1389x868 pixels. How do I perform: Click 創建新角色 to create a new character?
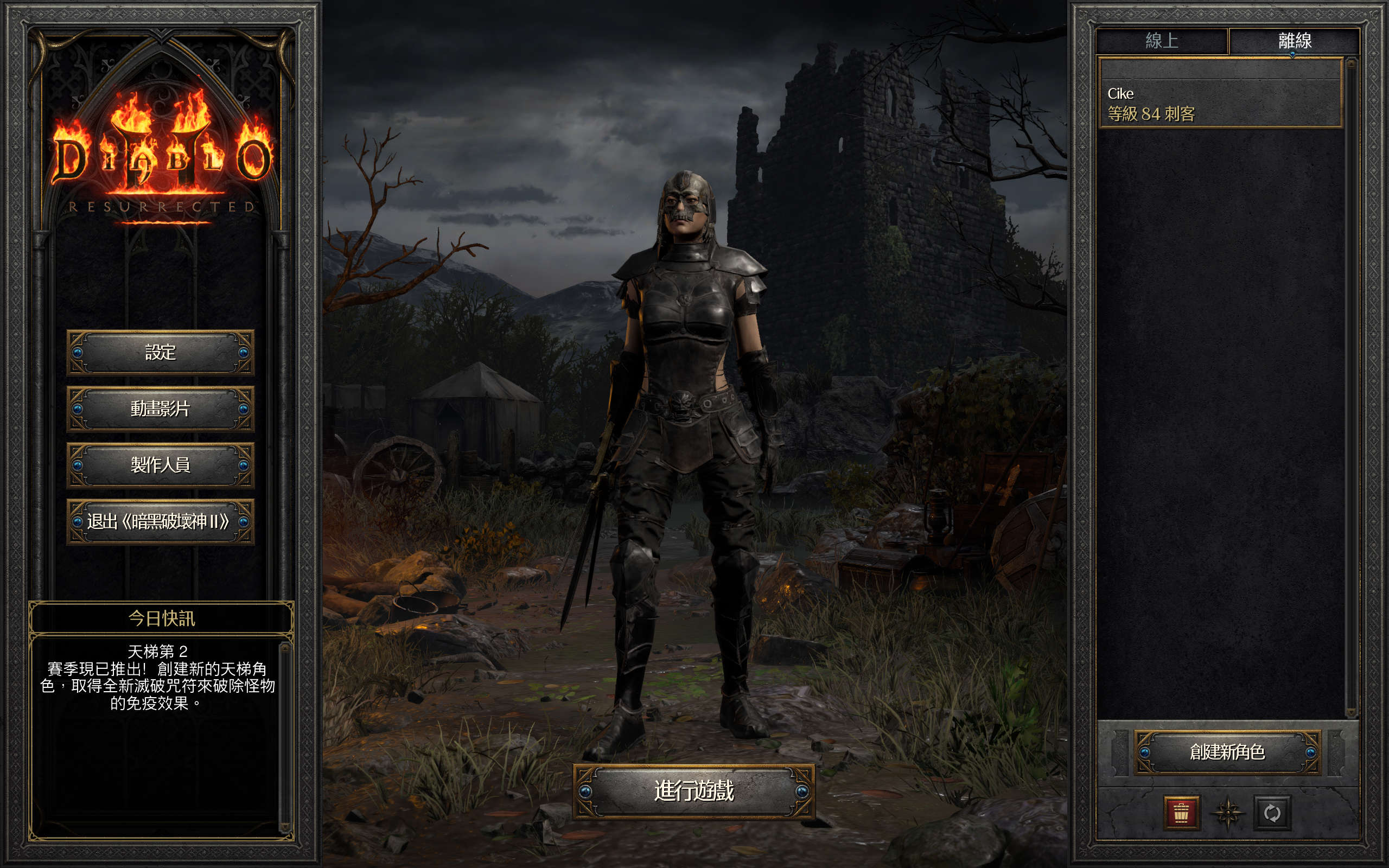click(x=1227, y=752)
